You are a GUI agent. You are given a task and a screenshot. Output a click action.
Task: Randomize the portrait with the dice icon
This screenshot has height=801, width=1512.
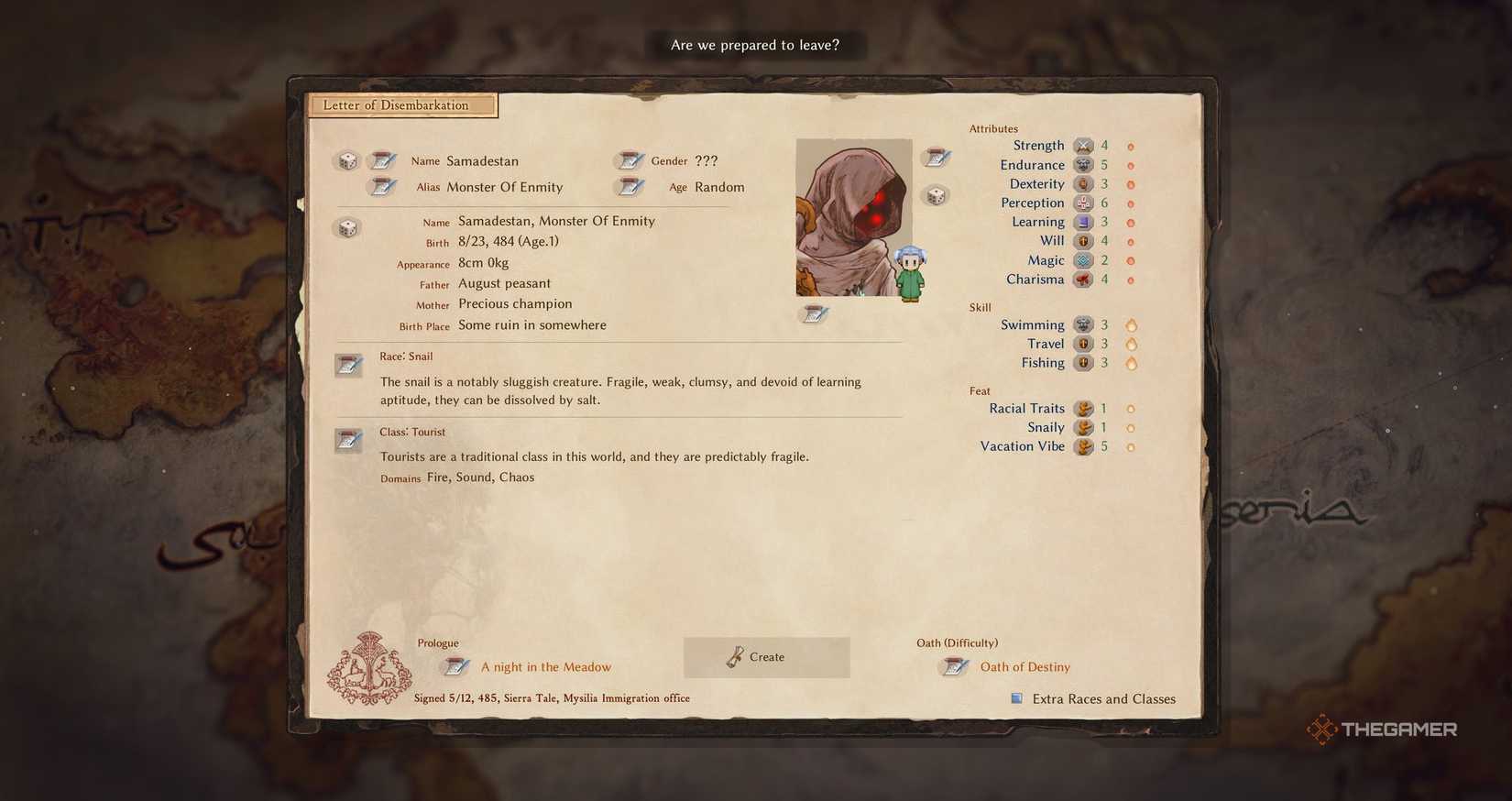point(937,194)
